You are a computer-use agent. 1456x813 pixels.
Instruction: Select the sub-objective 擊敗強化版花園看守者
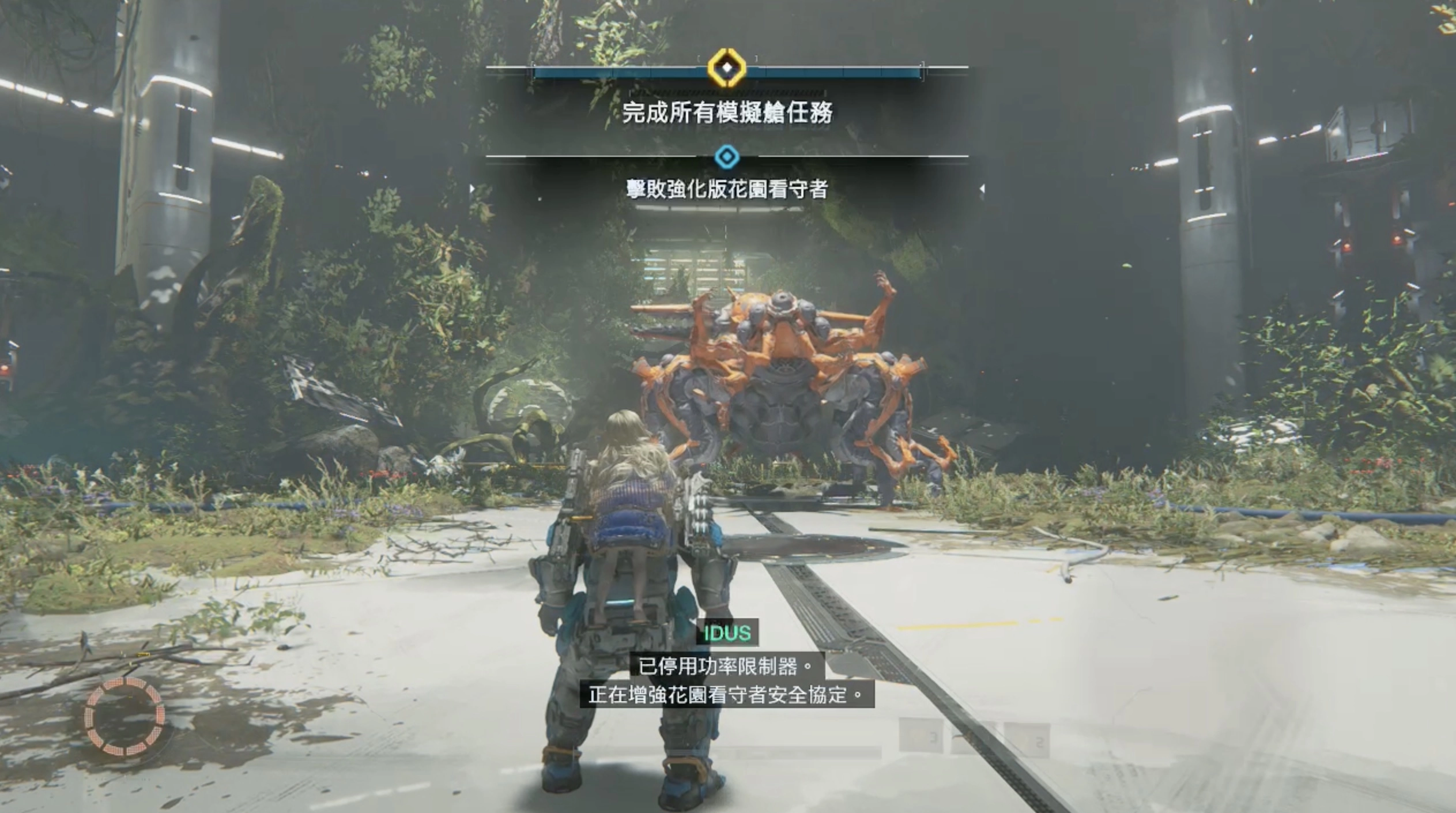(x=727, y=189)
